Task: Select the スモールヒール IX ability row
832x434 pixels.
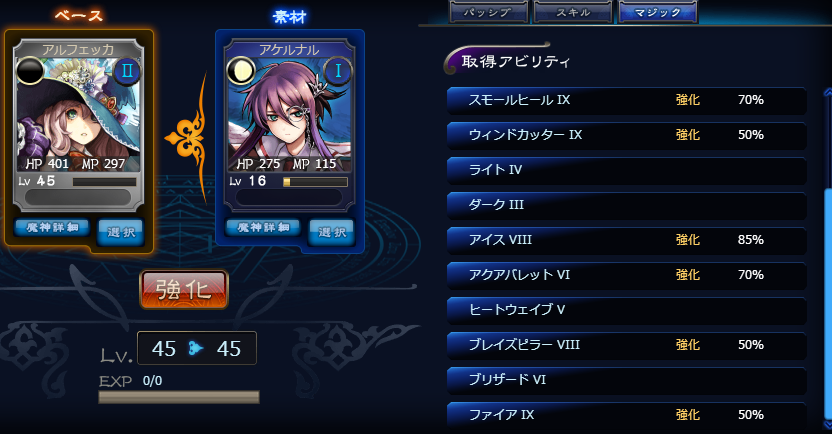Action: pyautogui.click(x=626, y=100)
